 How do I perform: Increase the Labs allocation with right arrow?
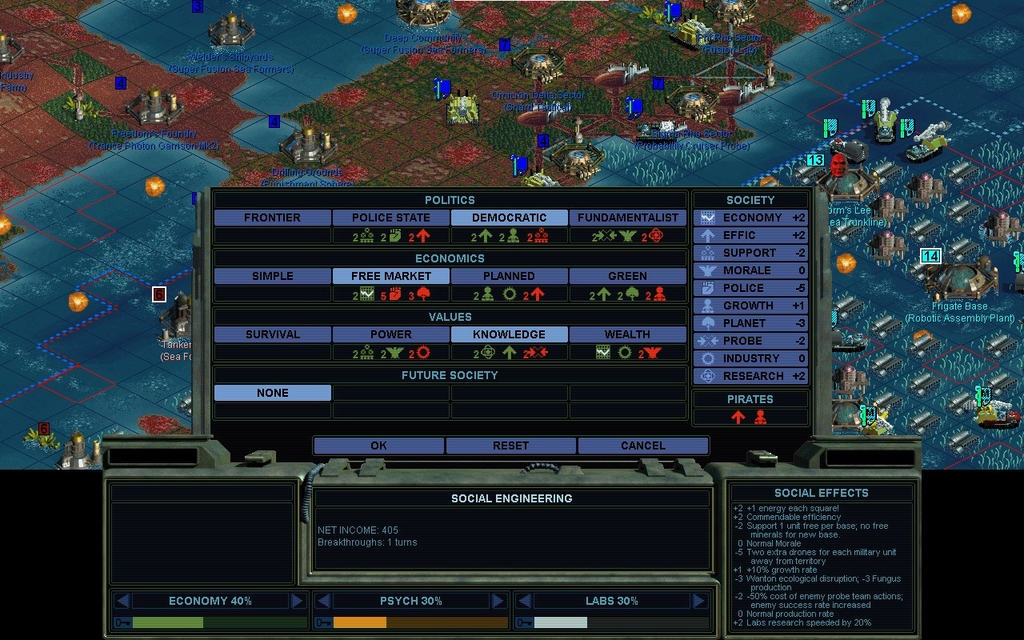[698, 601]
